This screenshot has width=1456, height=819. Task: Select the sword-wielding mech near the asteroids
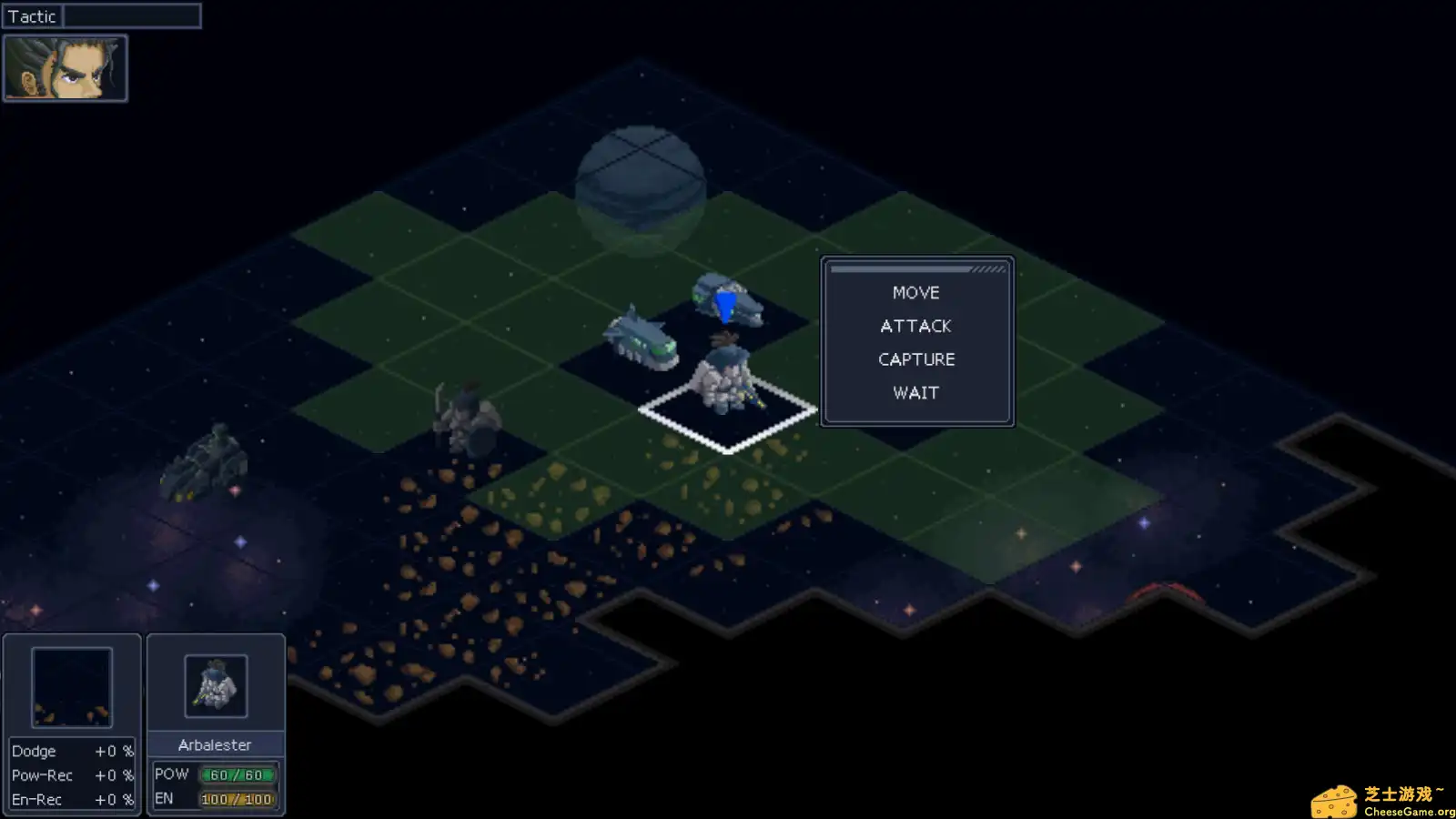pyautogui.click(x=464, y=419)
